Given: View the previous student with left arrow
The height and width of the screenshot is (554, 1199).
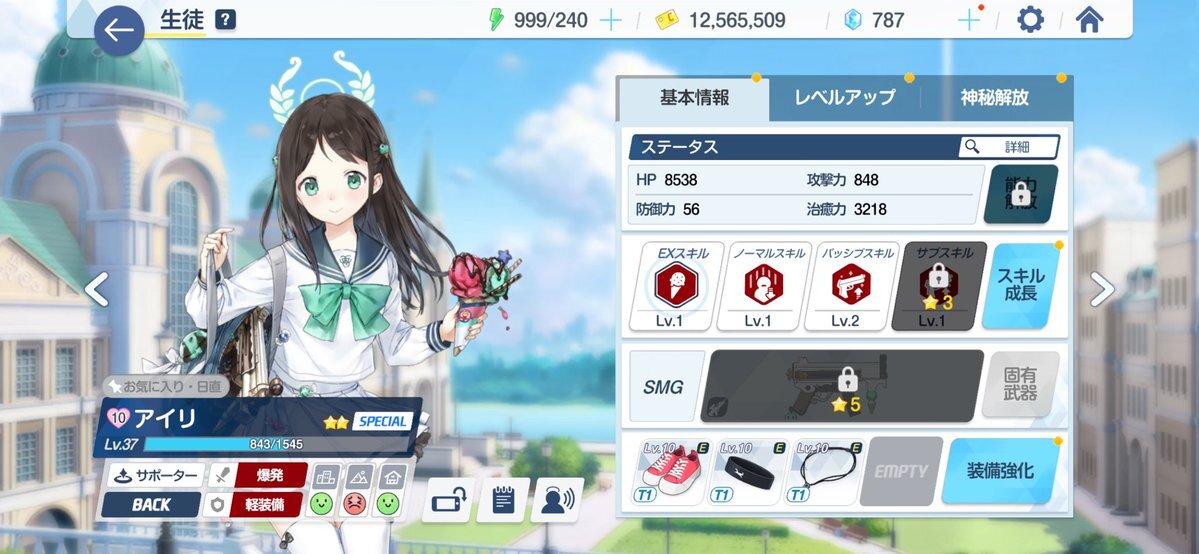Looking at the screenshot, I should 96,289.
